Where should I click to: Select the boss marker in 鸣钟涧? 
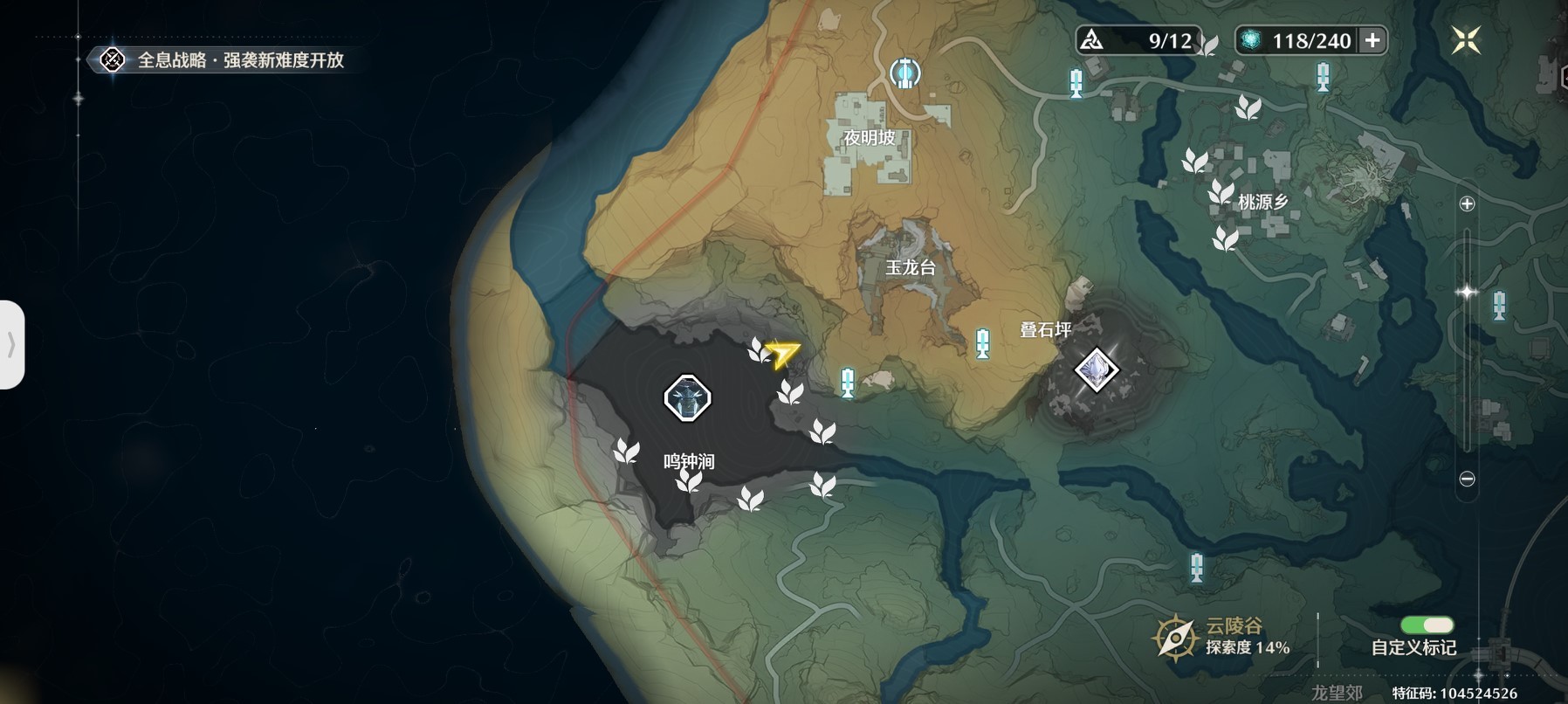687,398
